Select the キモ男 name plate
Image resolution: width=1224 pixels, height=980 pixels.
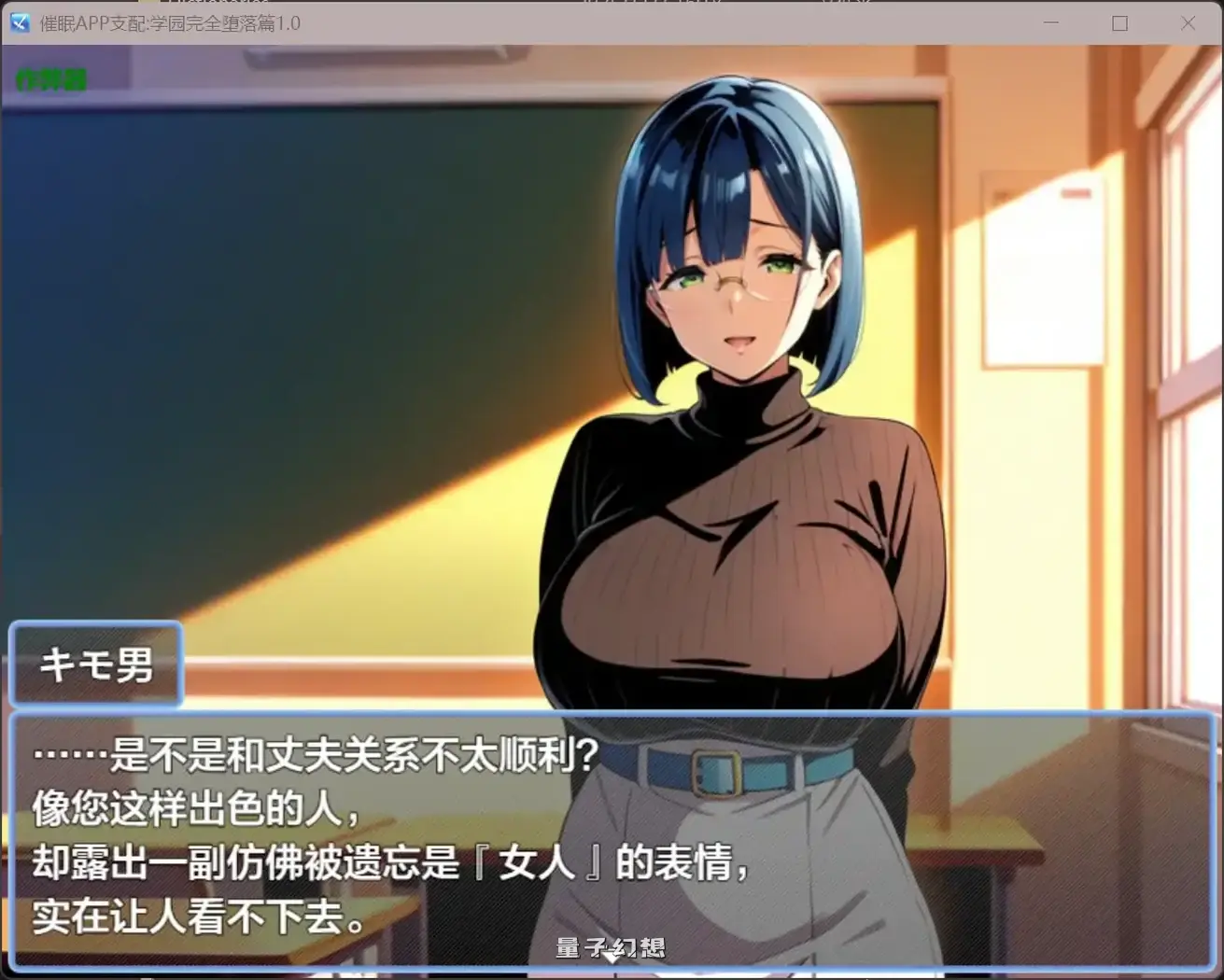click(95, 665)
